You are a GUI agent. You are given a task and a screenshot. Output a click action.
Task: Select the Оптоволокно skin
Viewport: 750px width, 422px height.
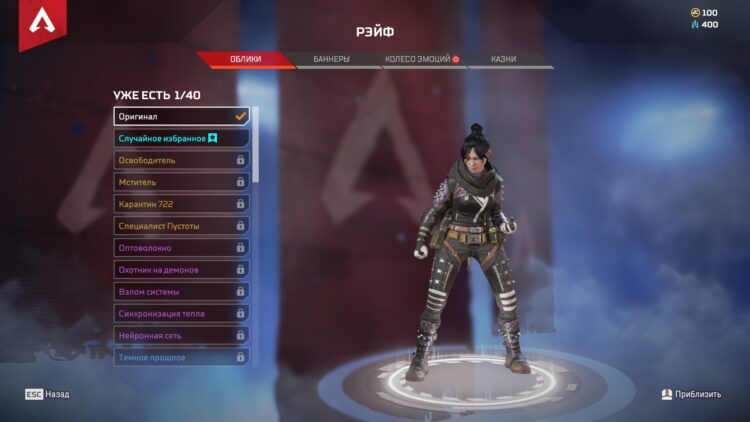[x=181, y=248]
